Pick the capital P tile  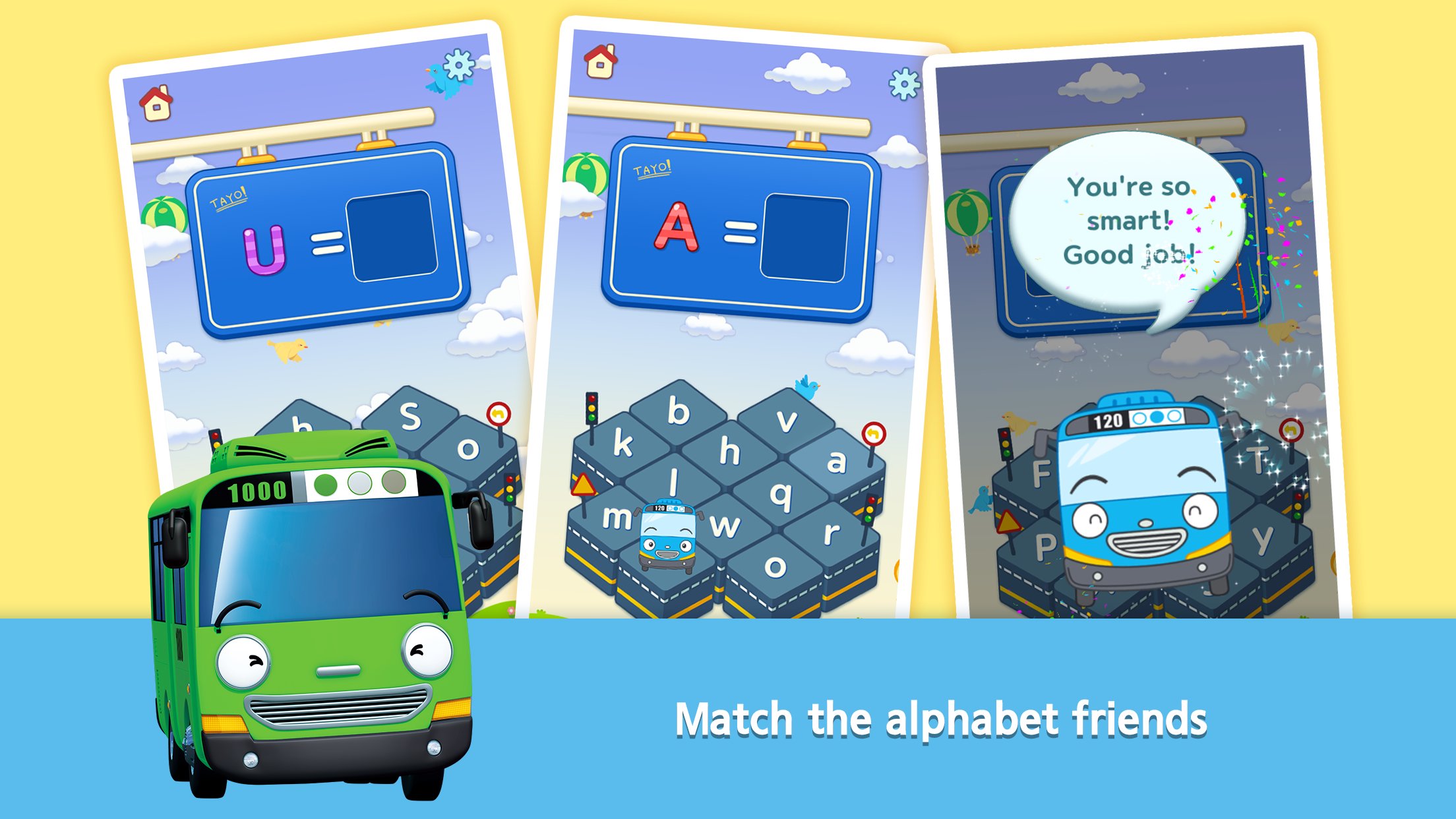coord(1044,547)
